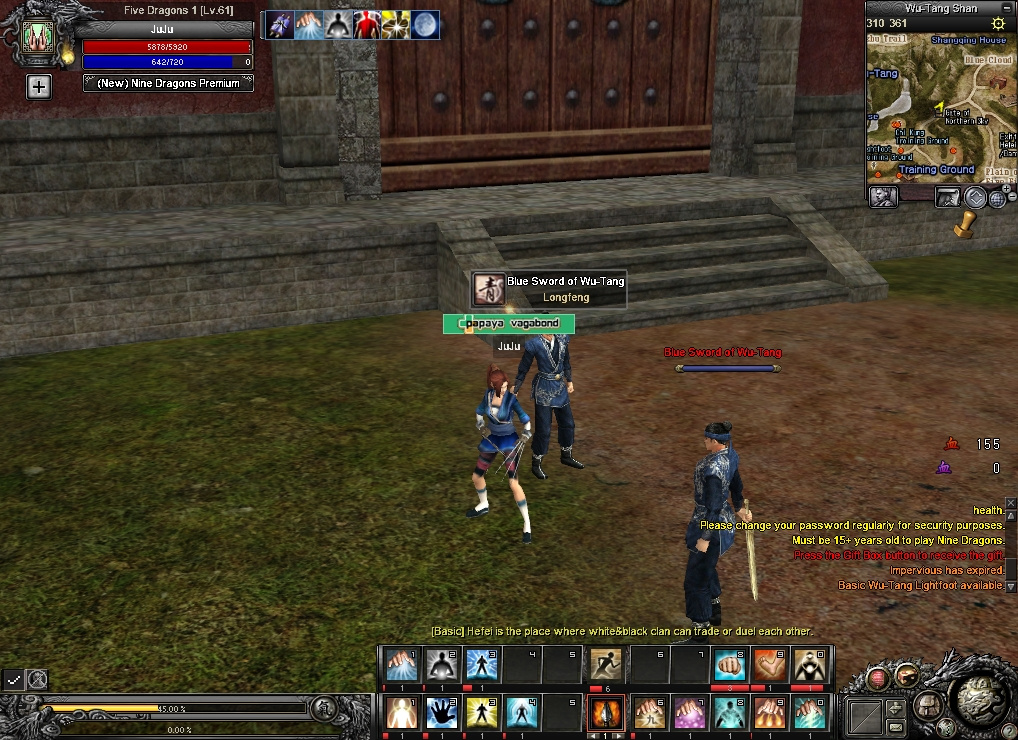Select the JuJu character portrait
The image size is (1018, 740).
[x=41, y=37]
